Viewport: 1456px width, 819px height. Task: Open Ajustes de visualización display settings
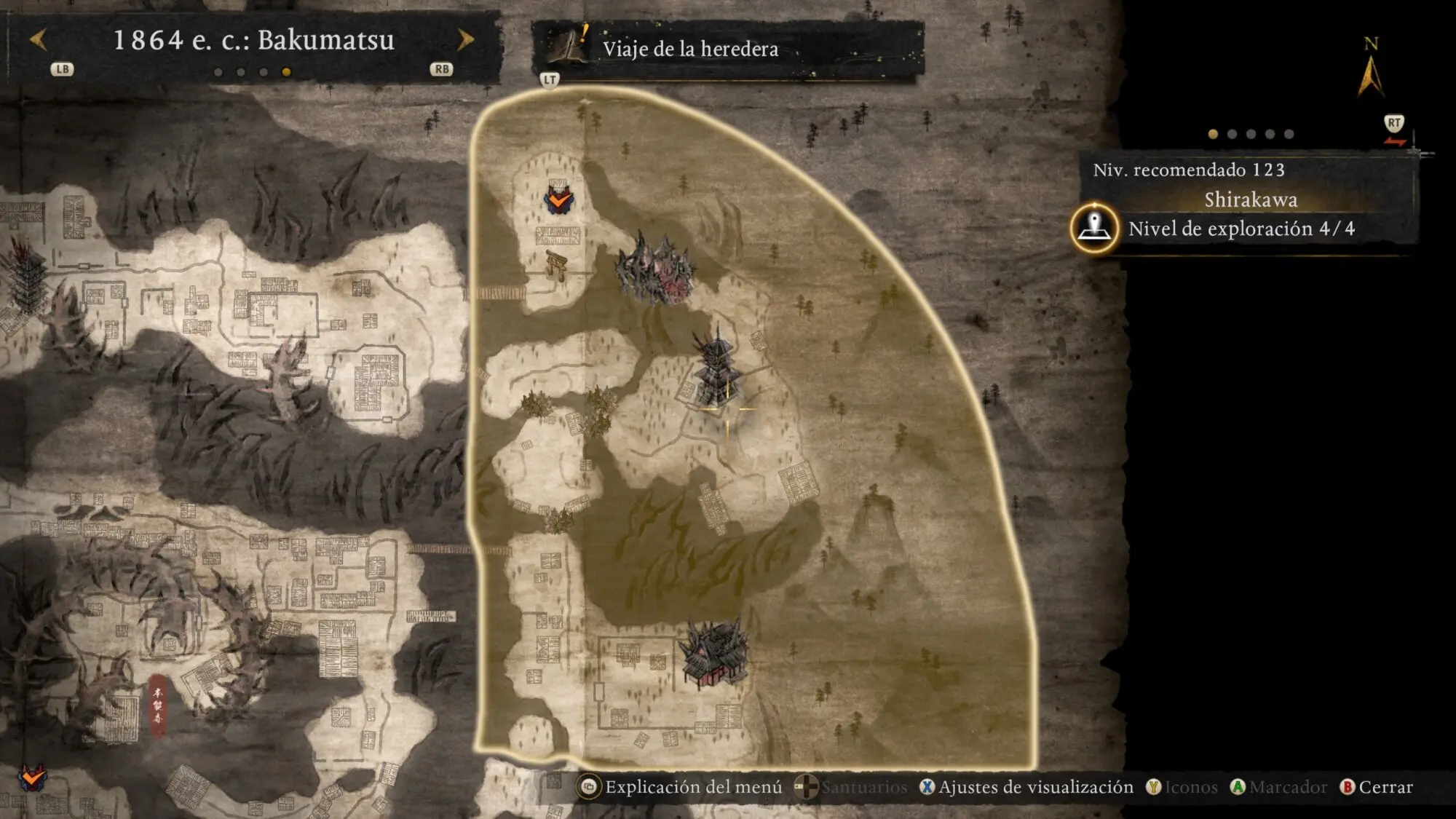[x=1026, y=787]
